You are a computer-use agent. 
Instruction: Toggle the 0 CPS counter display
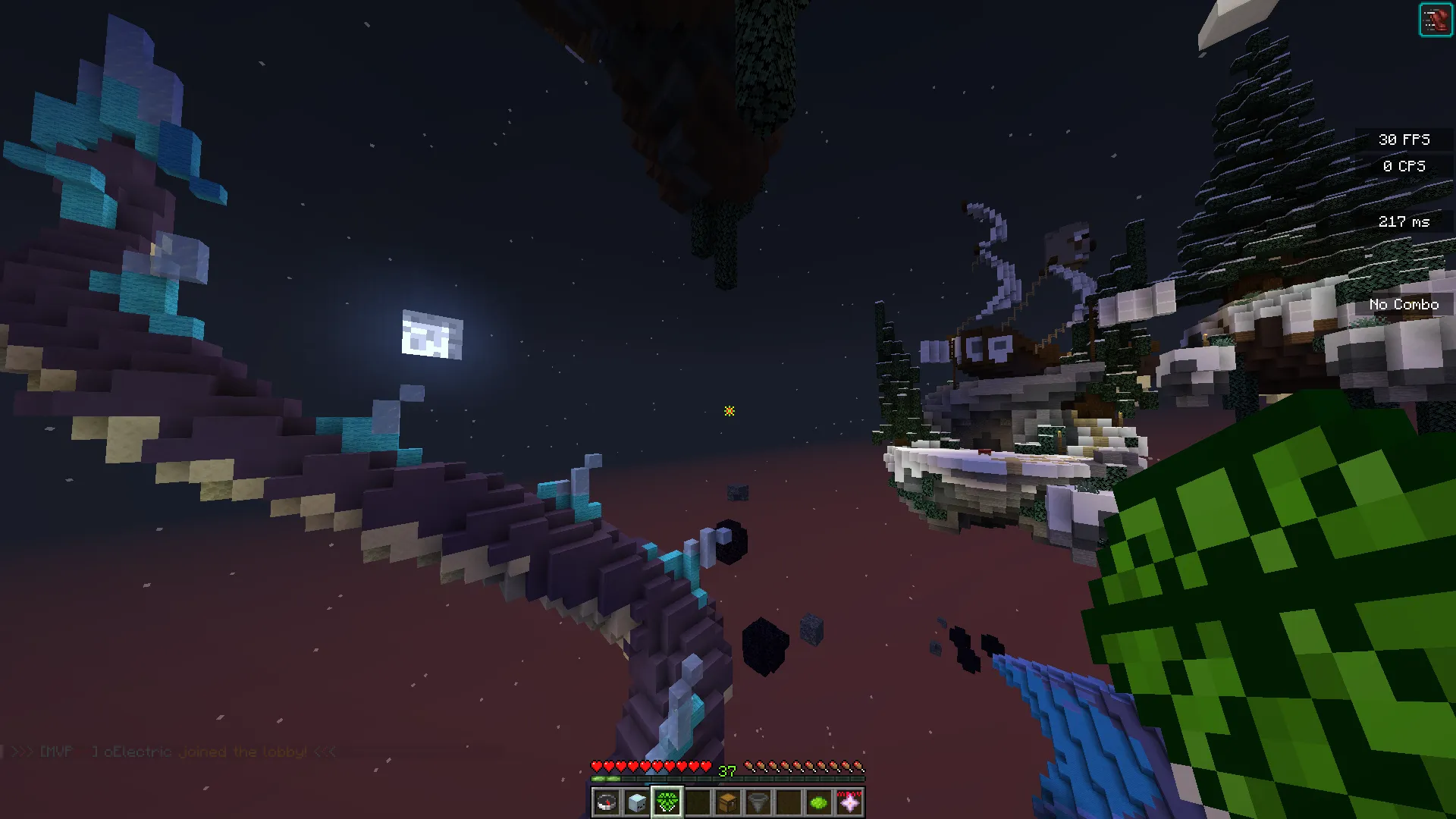point(1404,166)
